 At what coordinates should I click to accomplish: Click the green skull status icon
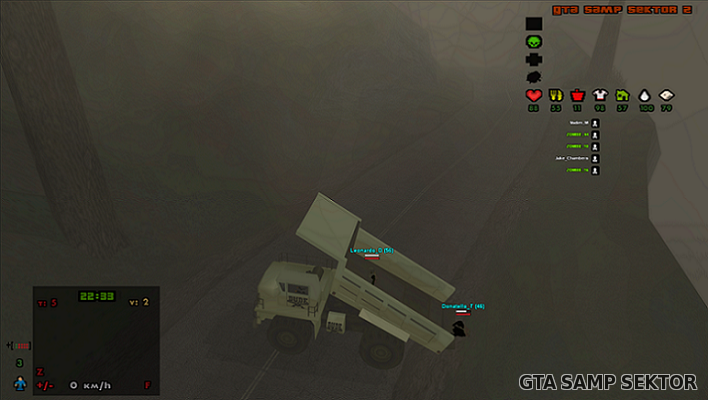533,42
